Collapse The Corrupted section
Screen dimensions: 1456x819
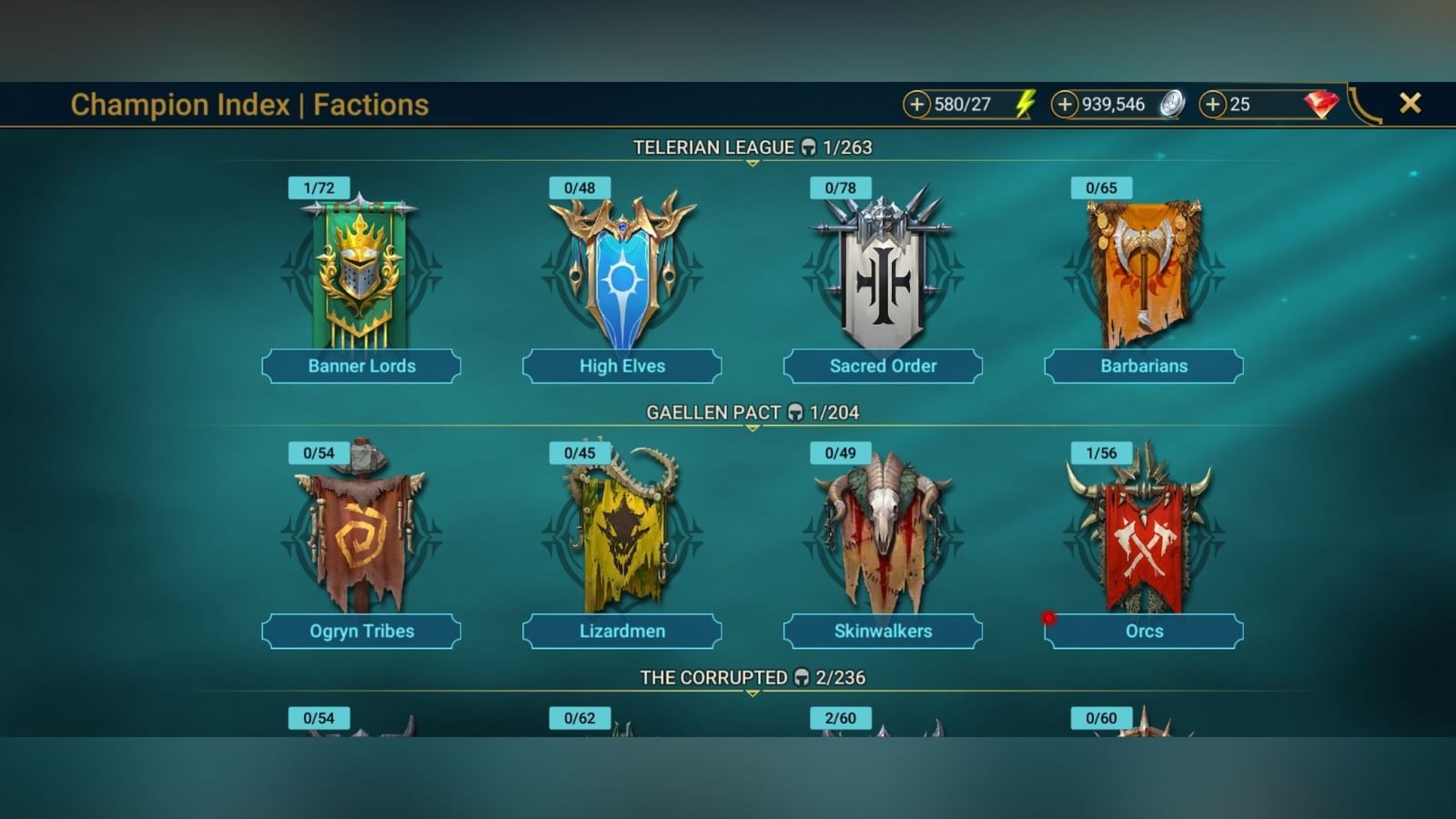[751, 693]
